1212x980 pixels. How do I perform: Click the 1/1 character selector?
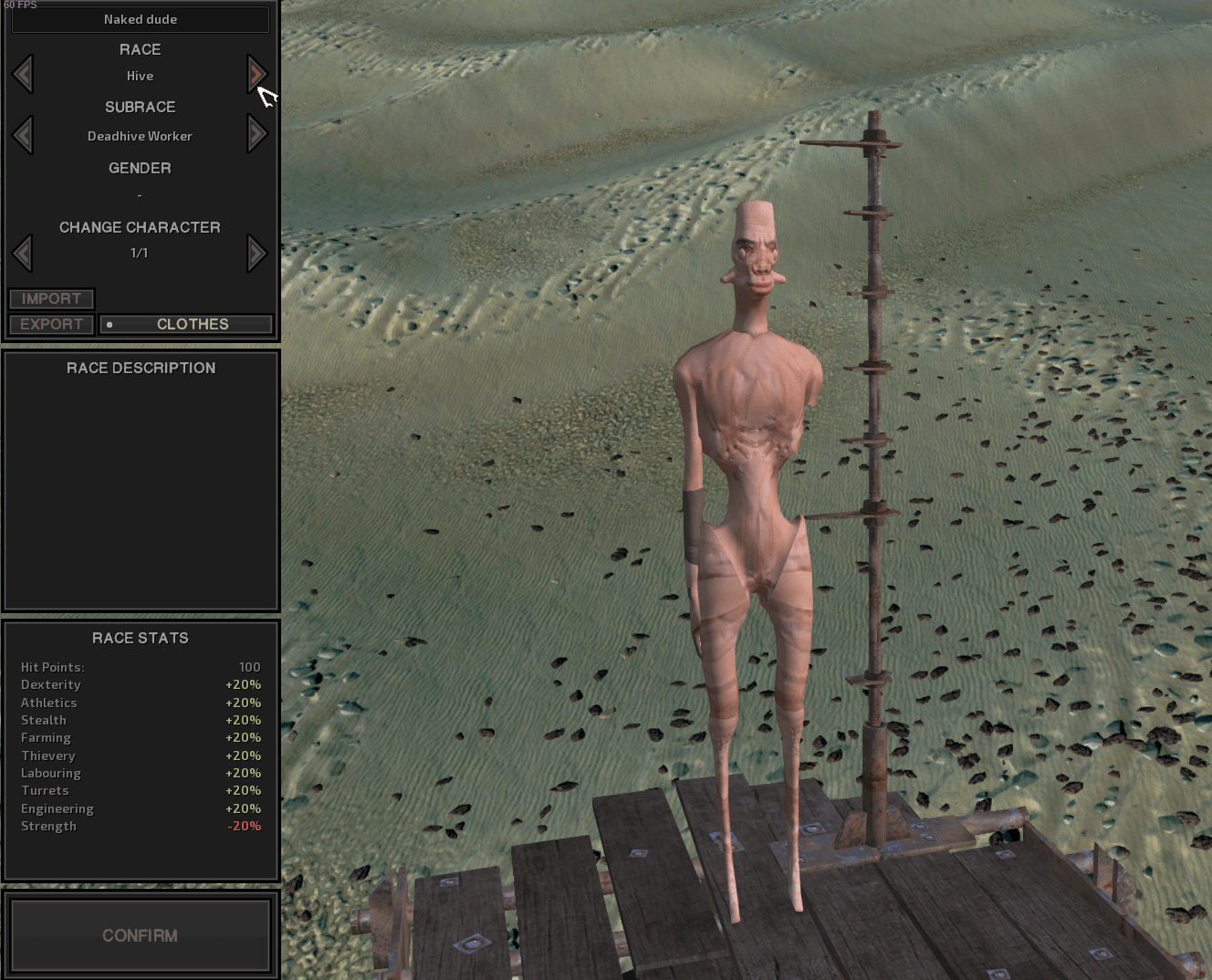click(x=140, y=253)
